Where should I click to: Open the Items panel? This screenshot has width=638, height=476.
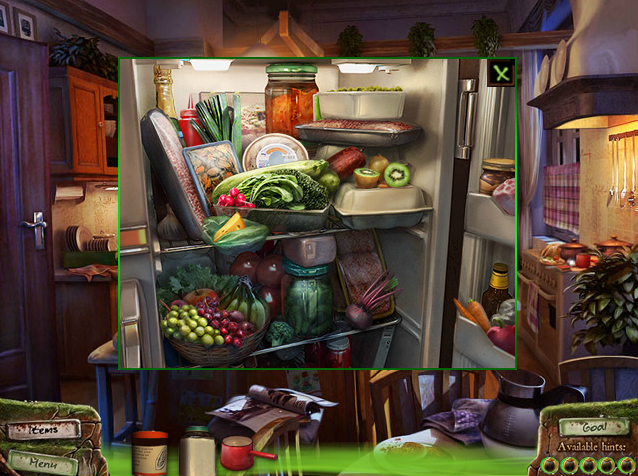tap(42, 430)
